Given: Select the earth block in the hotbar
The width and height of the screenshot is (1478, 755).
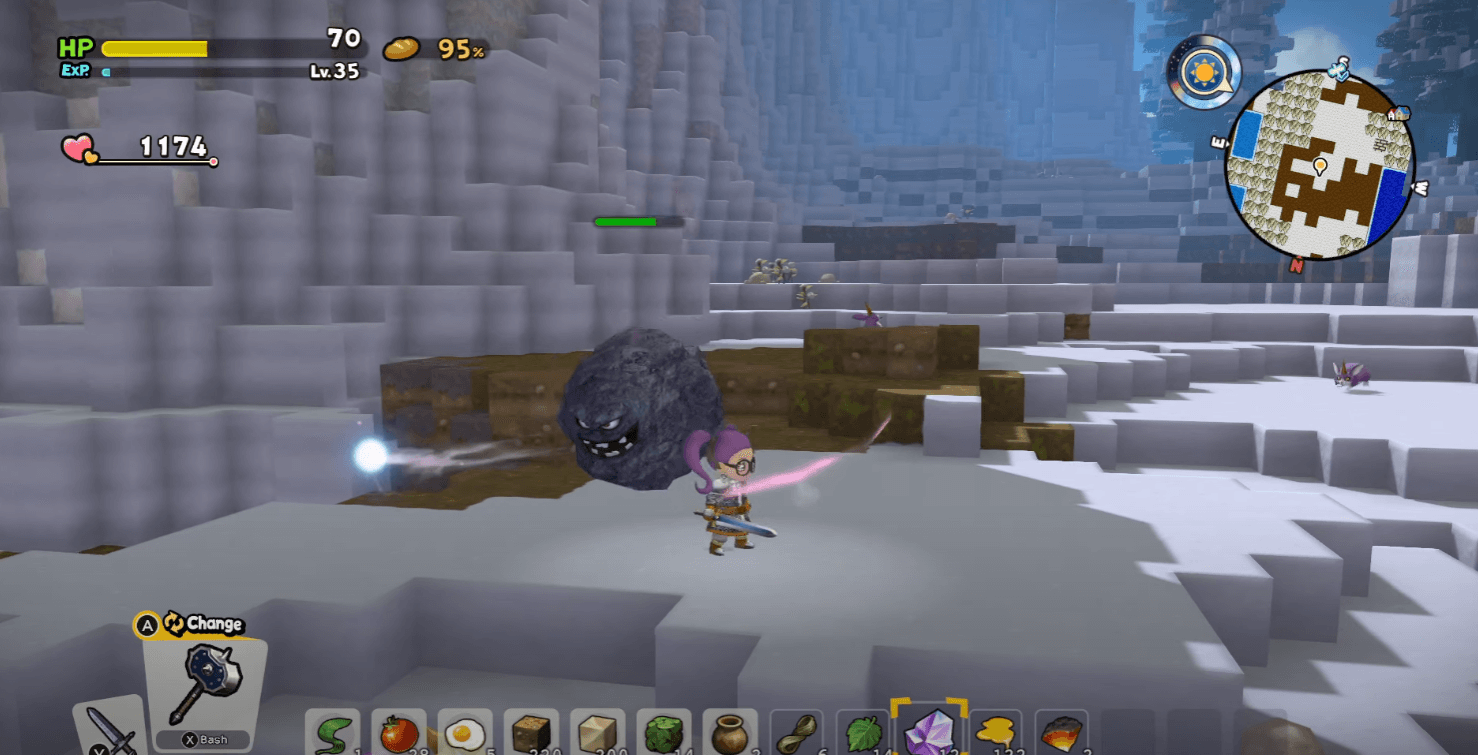Looking at the screenshot, I should click(529, 733).
